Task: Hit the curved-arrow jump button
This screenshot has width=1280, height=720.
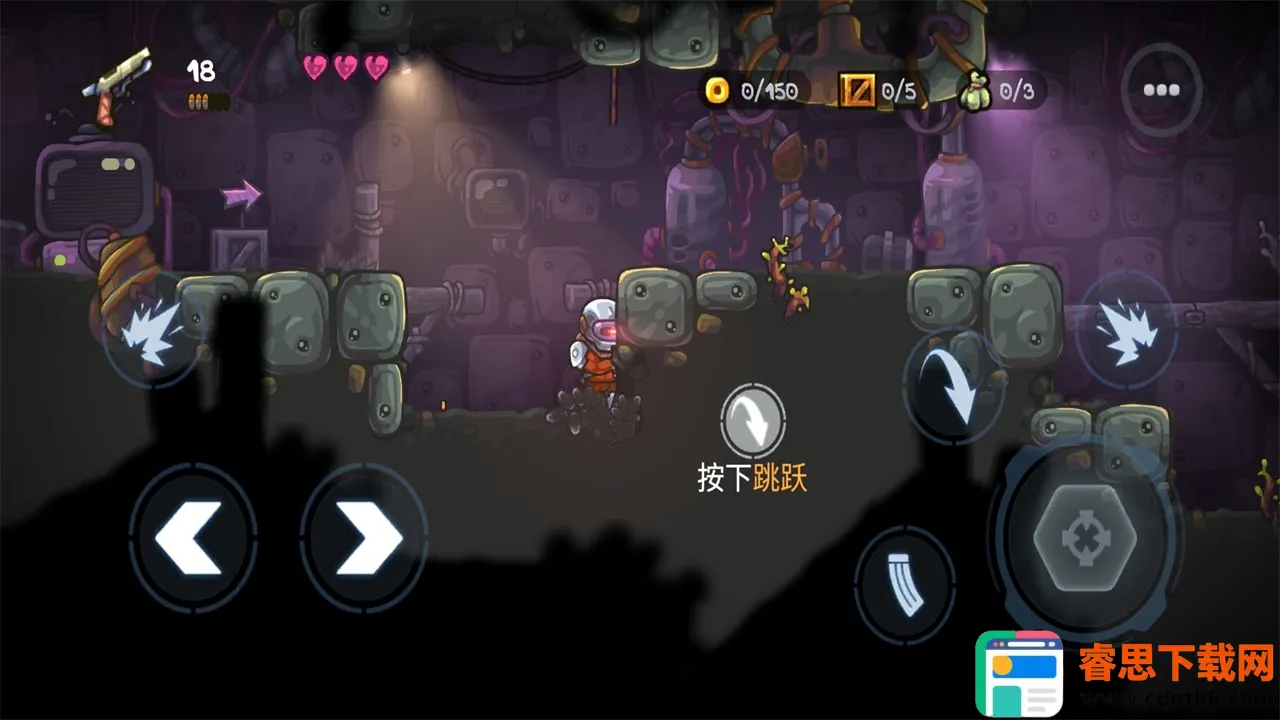Action: (x=953, y=386)
